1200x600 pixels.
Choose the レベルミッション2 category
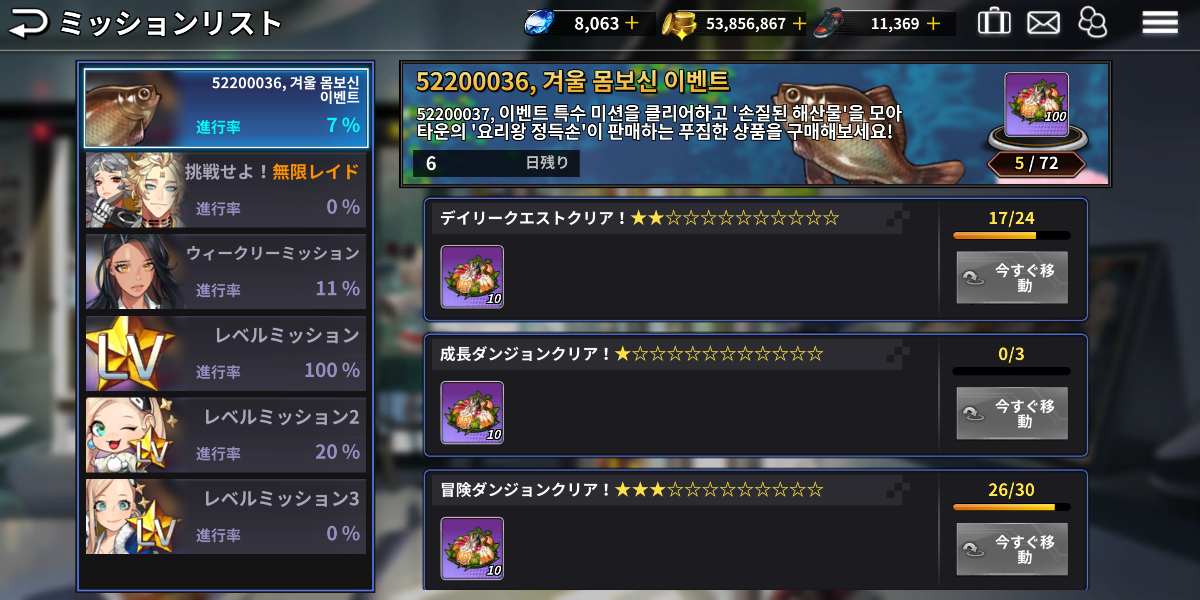point(225,436)
